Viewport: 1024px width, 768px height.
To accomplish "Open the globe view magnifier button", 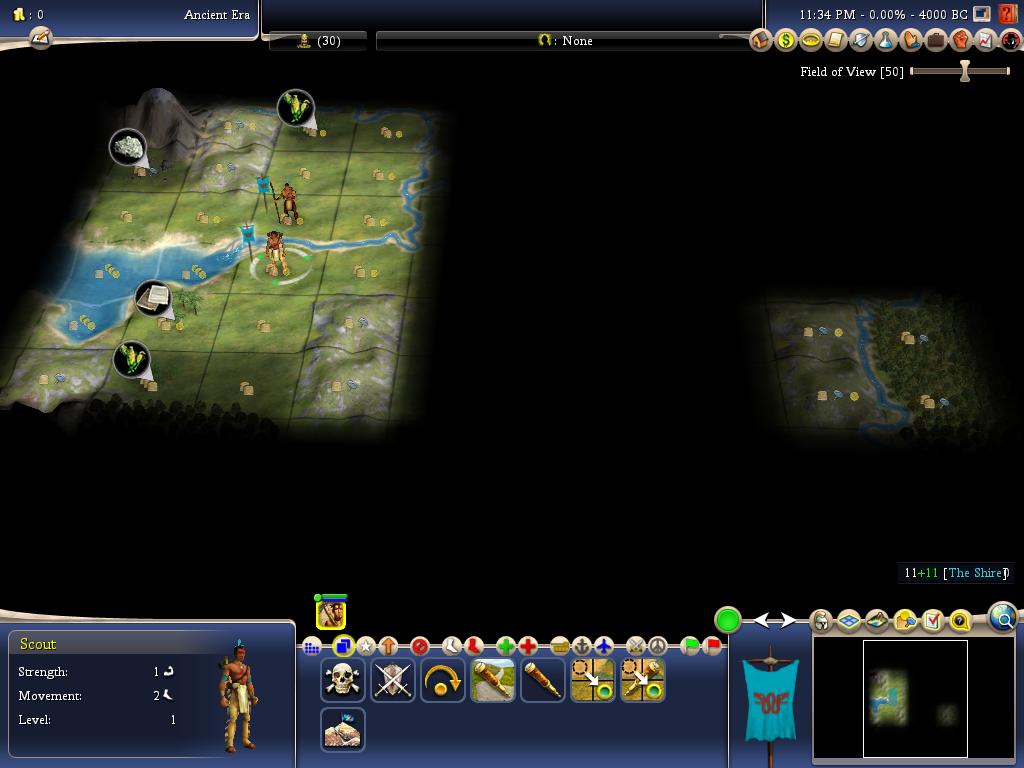I will point(1003,618).
